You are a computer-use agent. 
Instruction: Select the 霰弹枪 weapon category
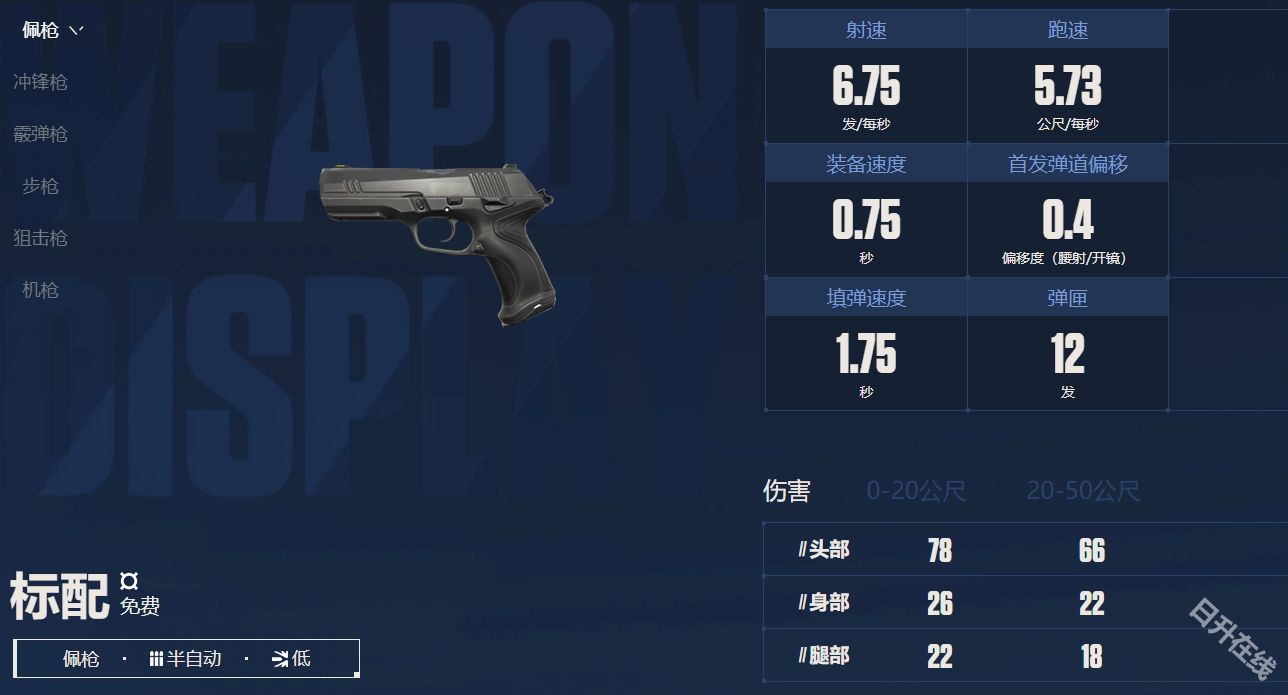tap(40, 134)
